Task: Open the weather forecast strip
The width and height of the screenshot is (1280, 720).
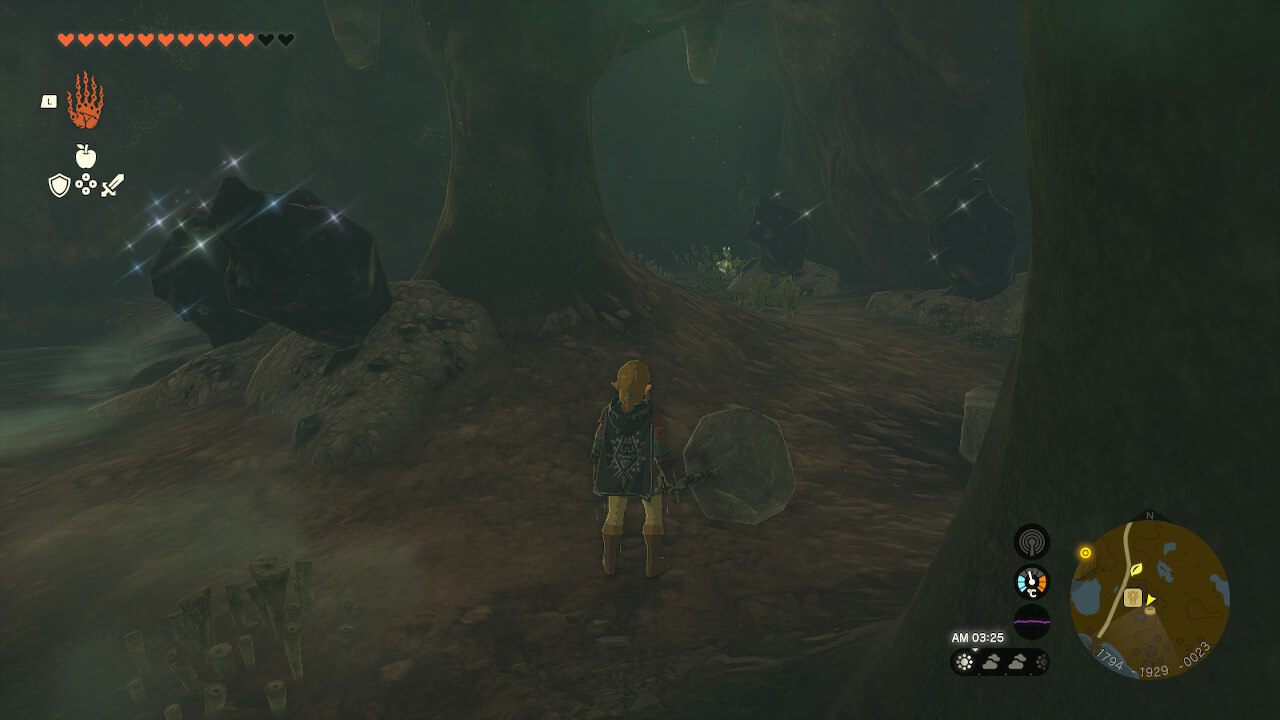Action: (x=999, y=661)
